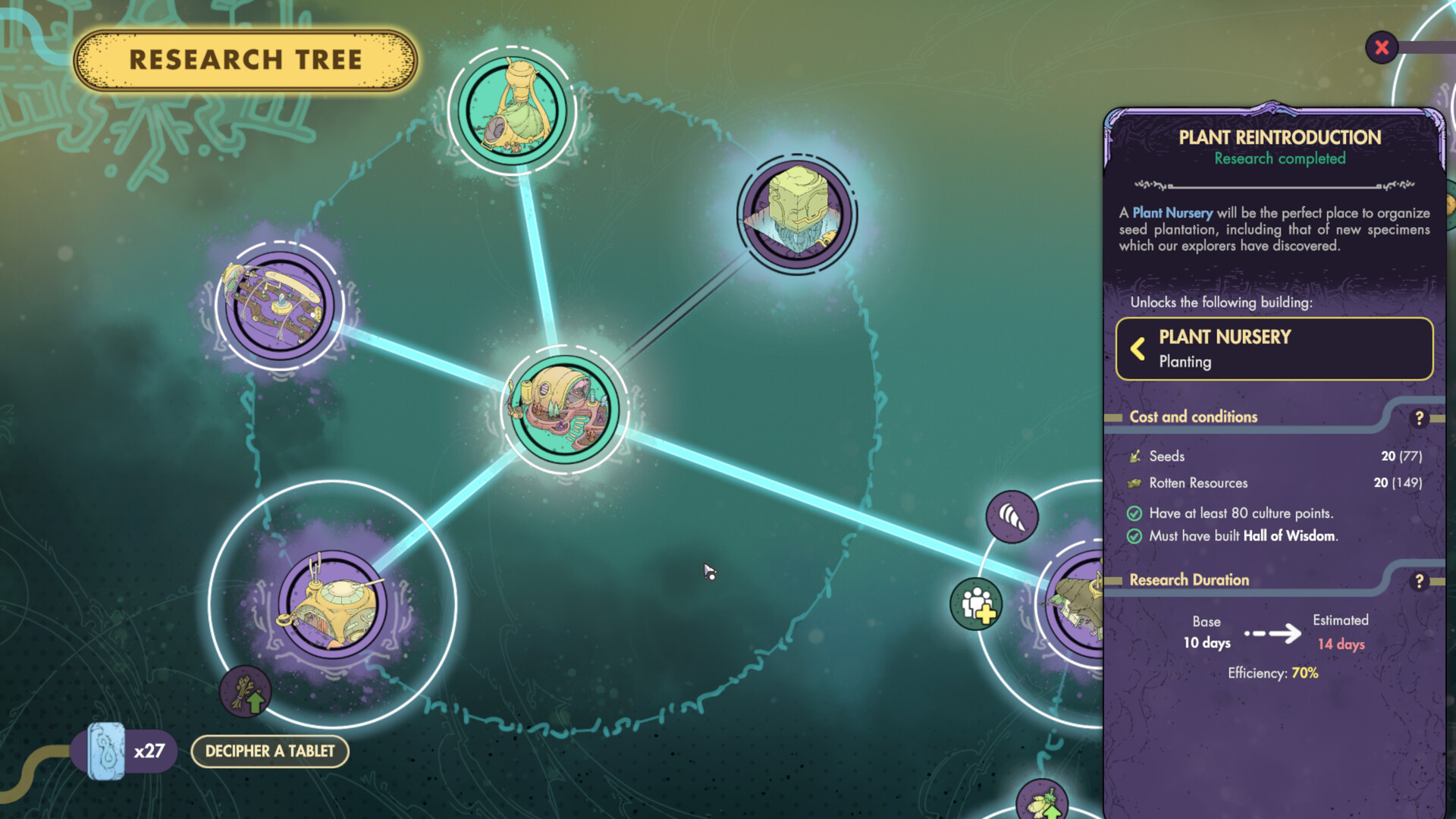
Task: Open the Cost and conditions help question mark
Action: [x=1421, y=417]
